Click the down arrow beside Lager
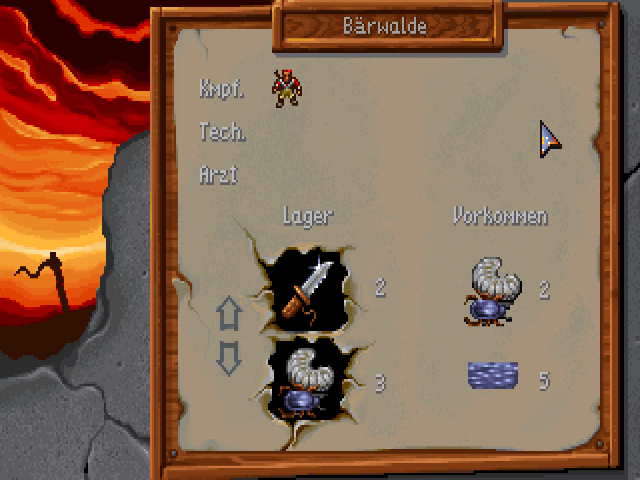 point(230,357)
